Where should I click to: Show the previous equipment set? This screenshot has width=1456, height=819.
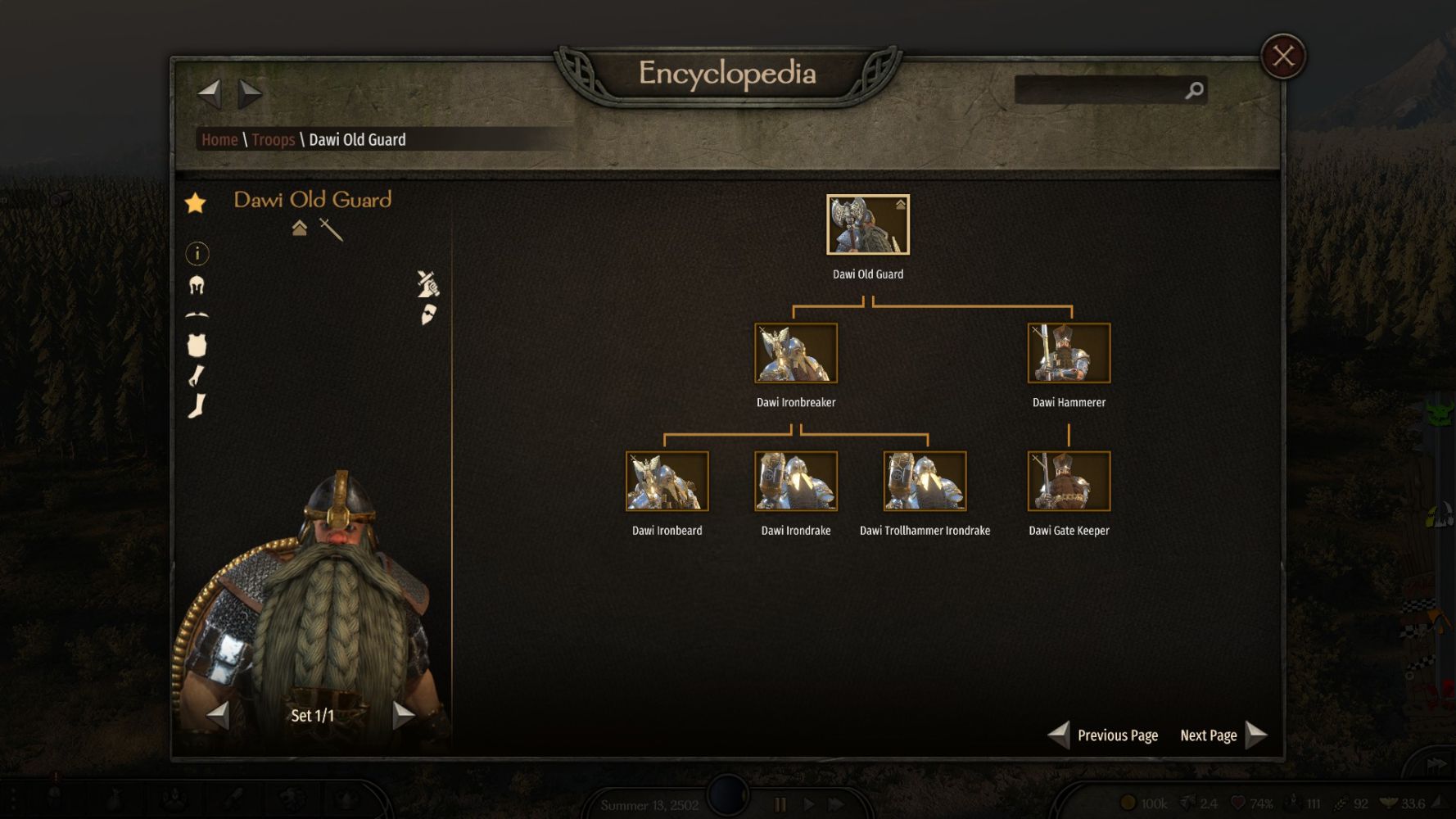click(218, 715)
